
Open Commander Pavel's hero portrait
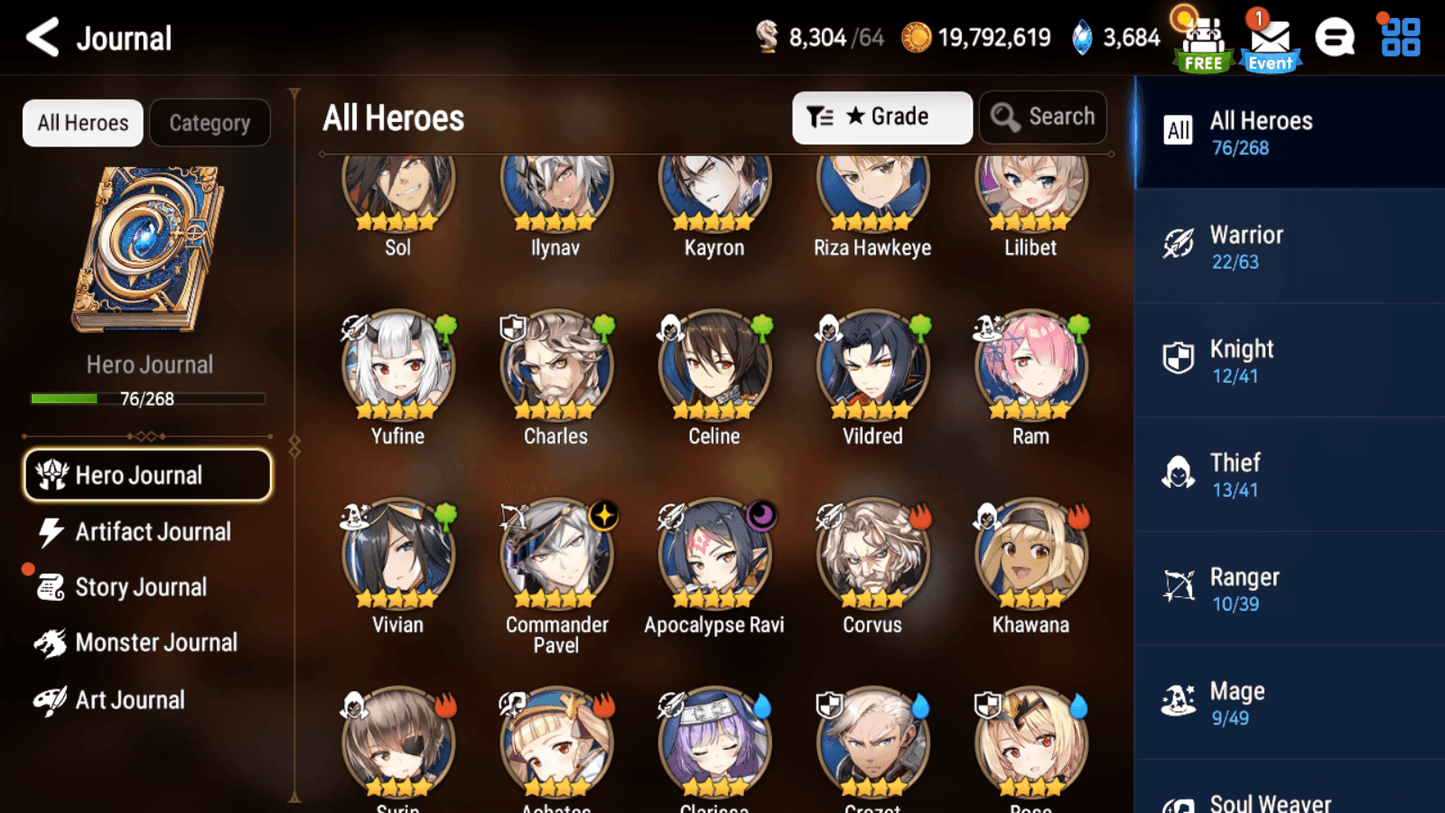coord(556,554)
